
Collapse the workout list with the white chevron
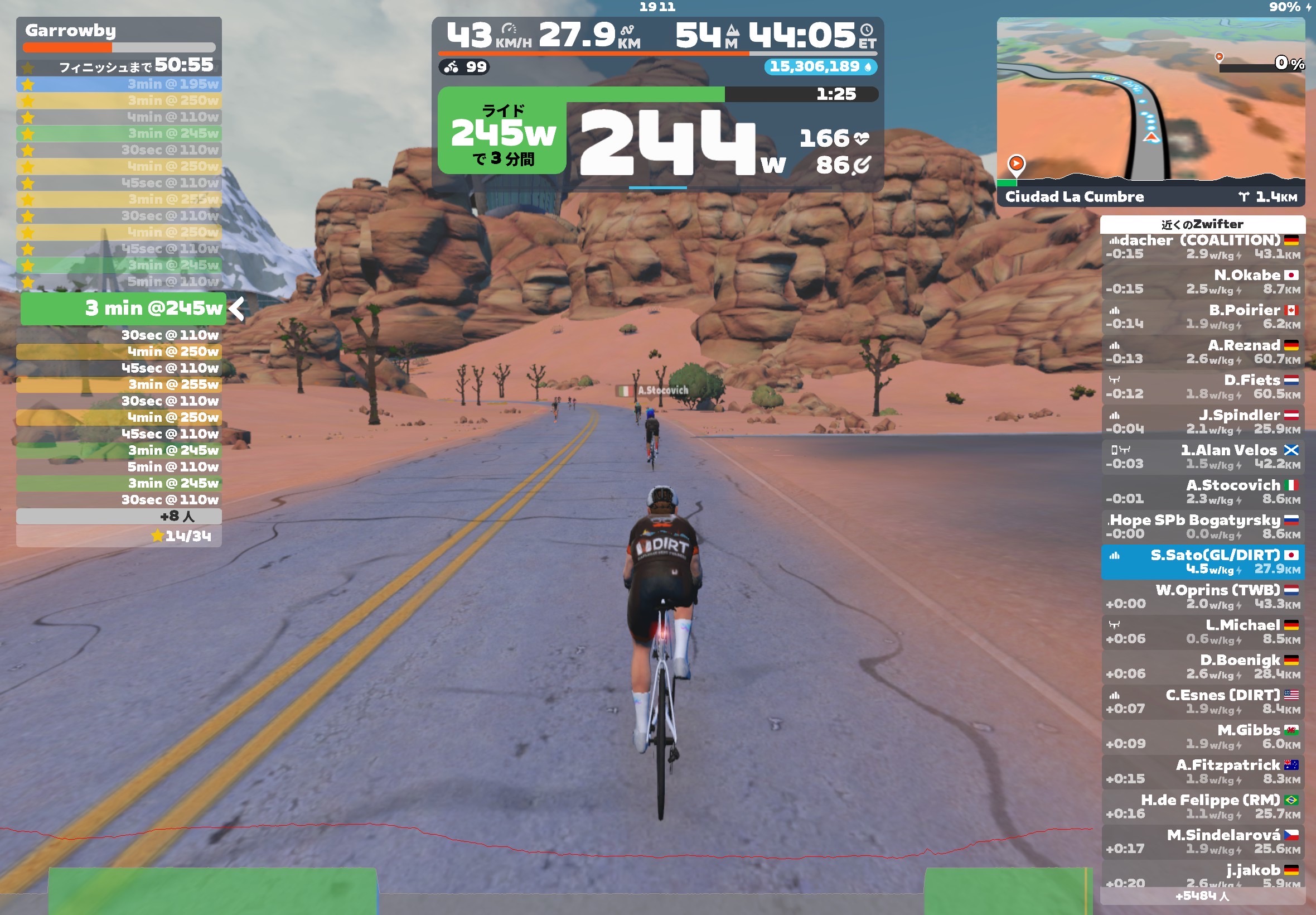(236, 309)
